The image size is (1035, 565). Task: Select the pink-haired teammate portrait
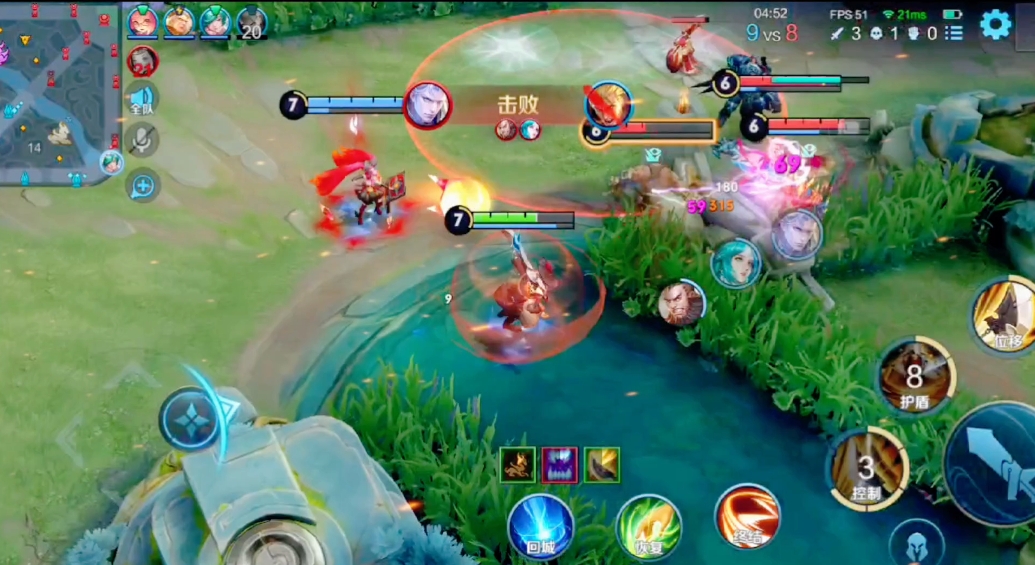pyautogui.click(x=142, y=20)
